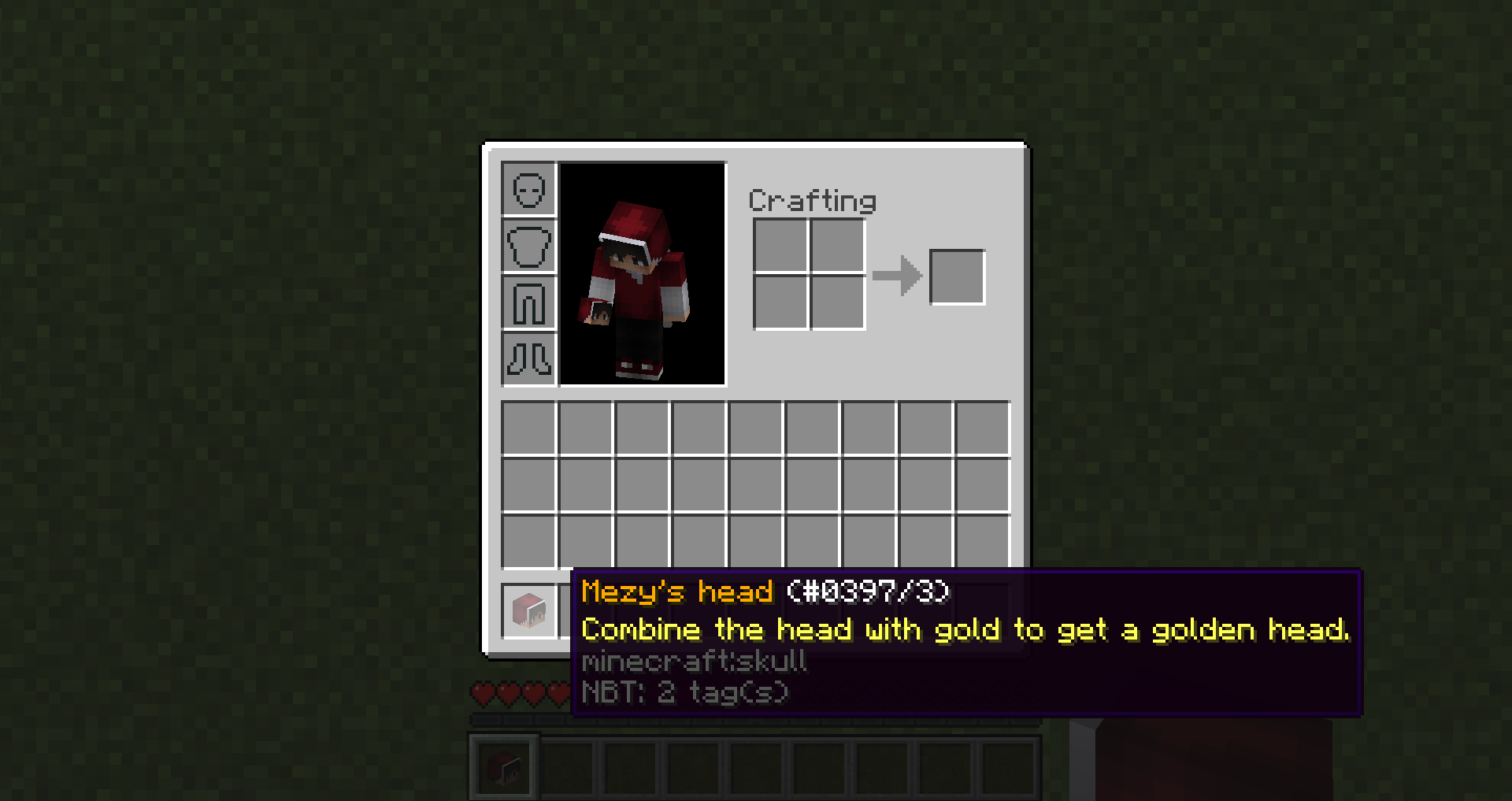
Task: Click the crafting result slot
Action: (957, 276)
